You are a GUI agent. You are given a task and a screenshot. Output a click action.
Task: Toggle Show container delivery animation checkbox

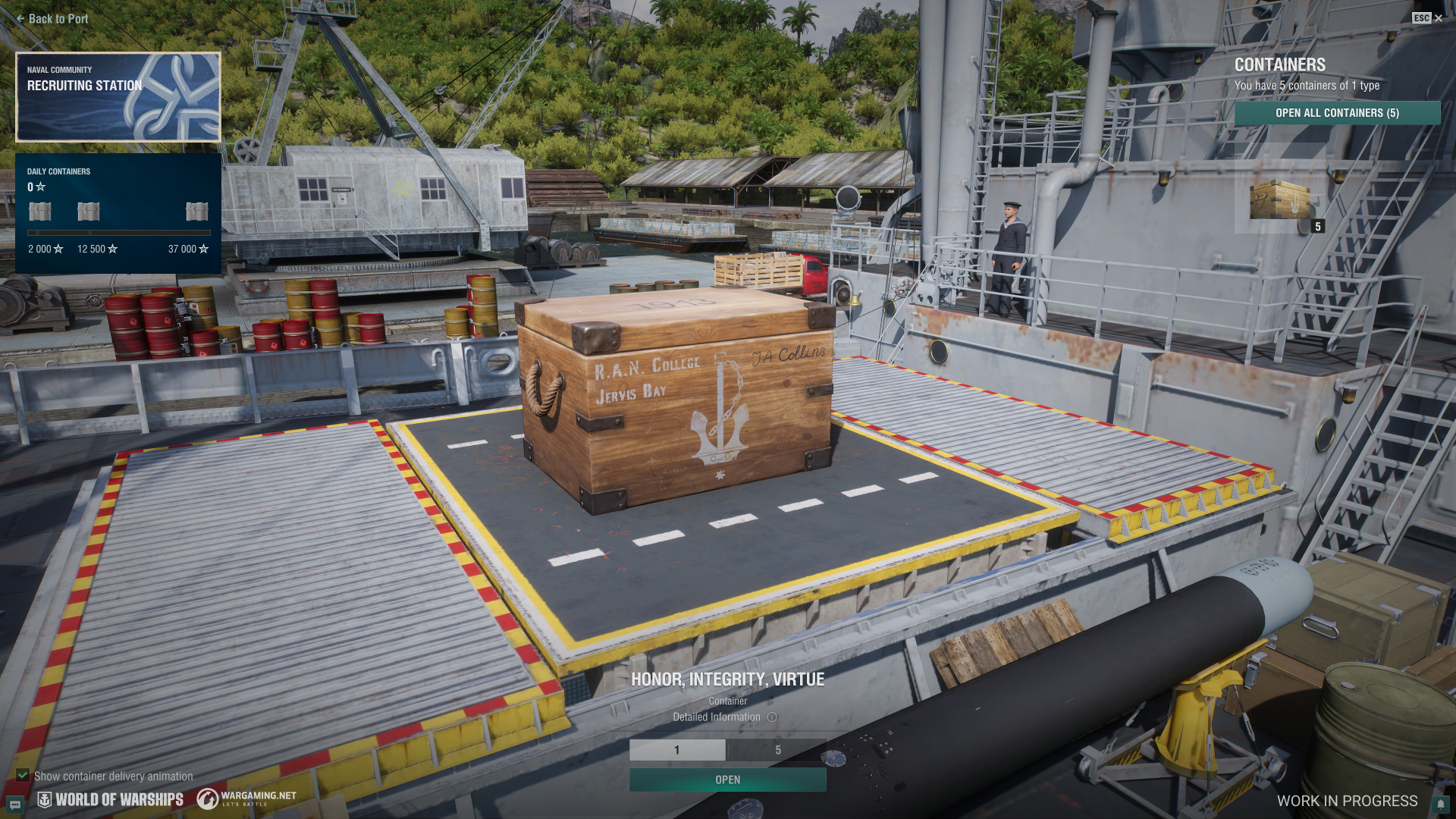point(23,776)
